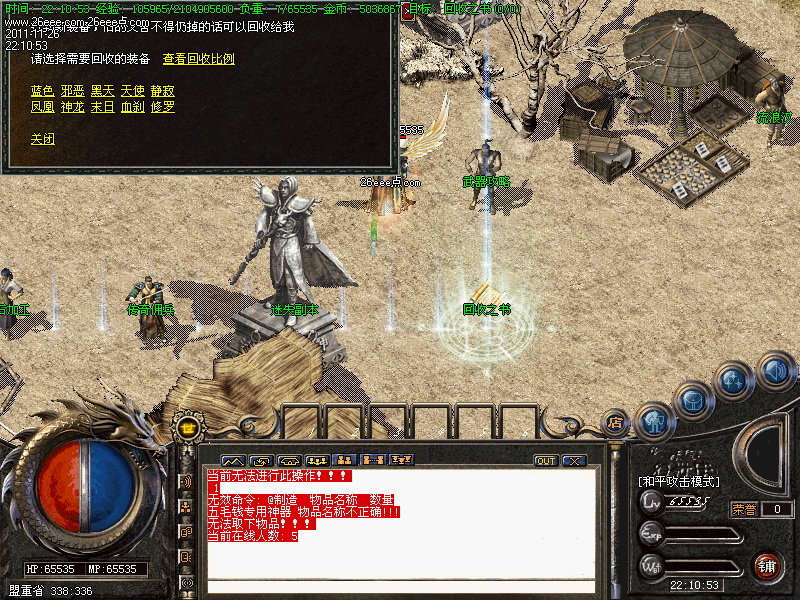Select the 静寂 recycle option
This screenshot has height=600, width=800.
point(162,91)
